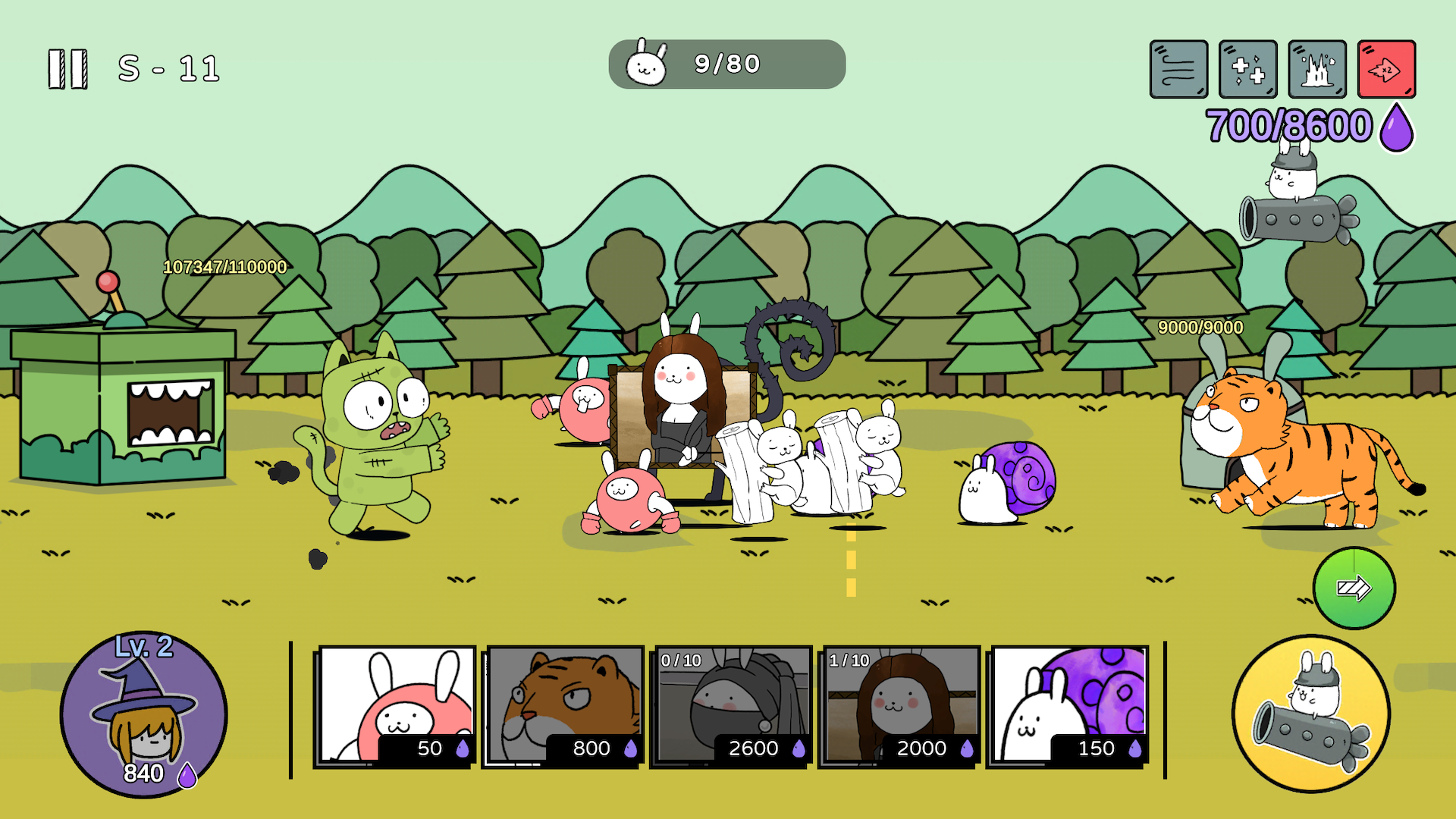
Task: Select the sparkle upgrade icon at top right
Action: pyautogui.click(x=1249, y=68)
